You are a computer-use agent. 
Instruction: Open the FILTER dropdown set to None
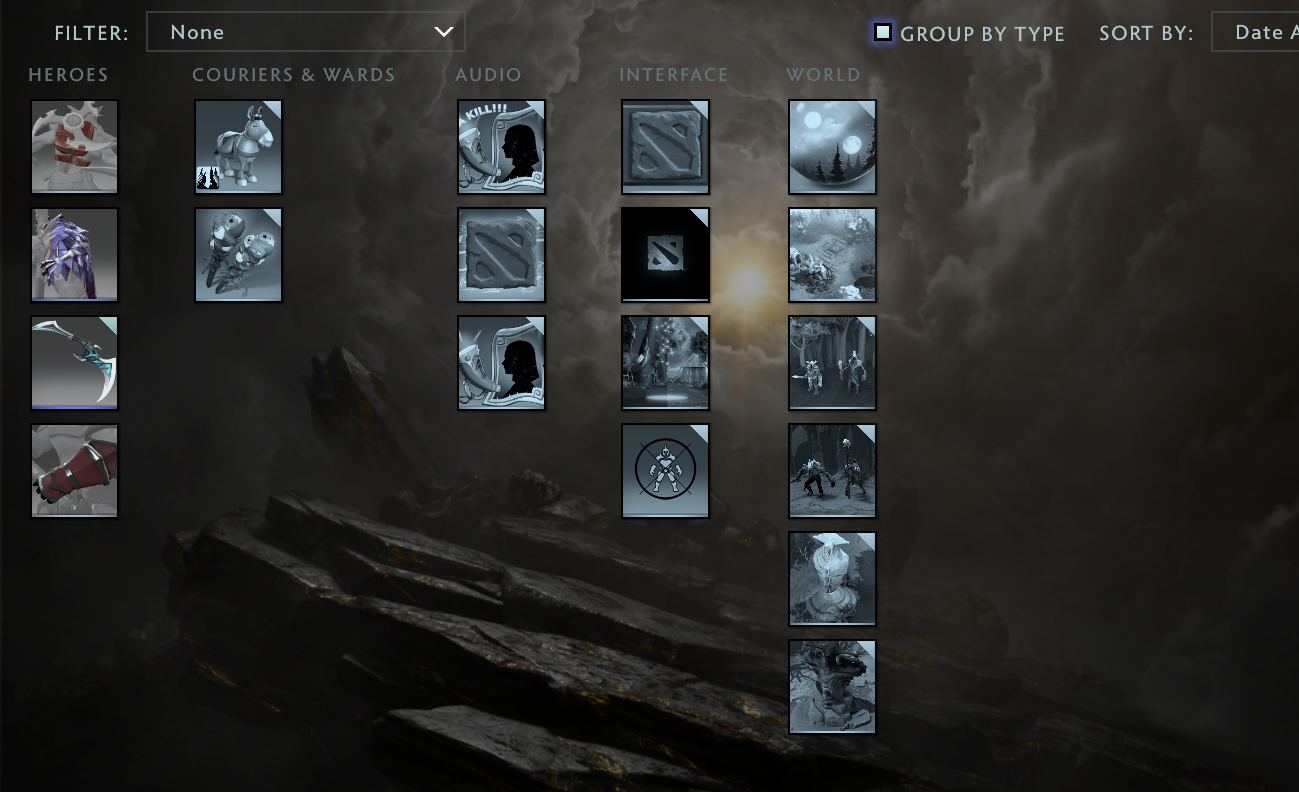pyautogui.click(x=305, y=32)
